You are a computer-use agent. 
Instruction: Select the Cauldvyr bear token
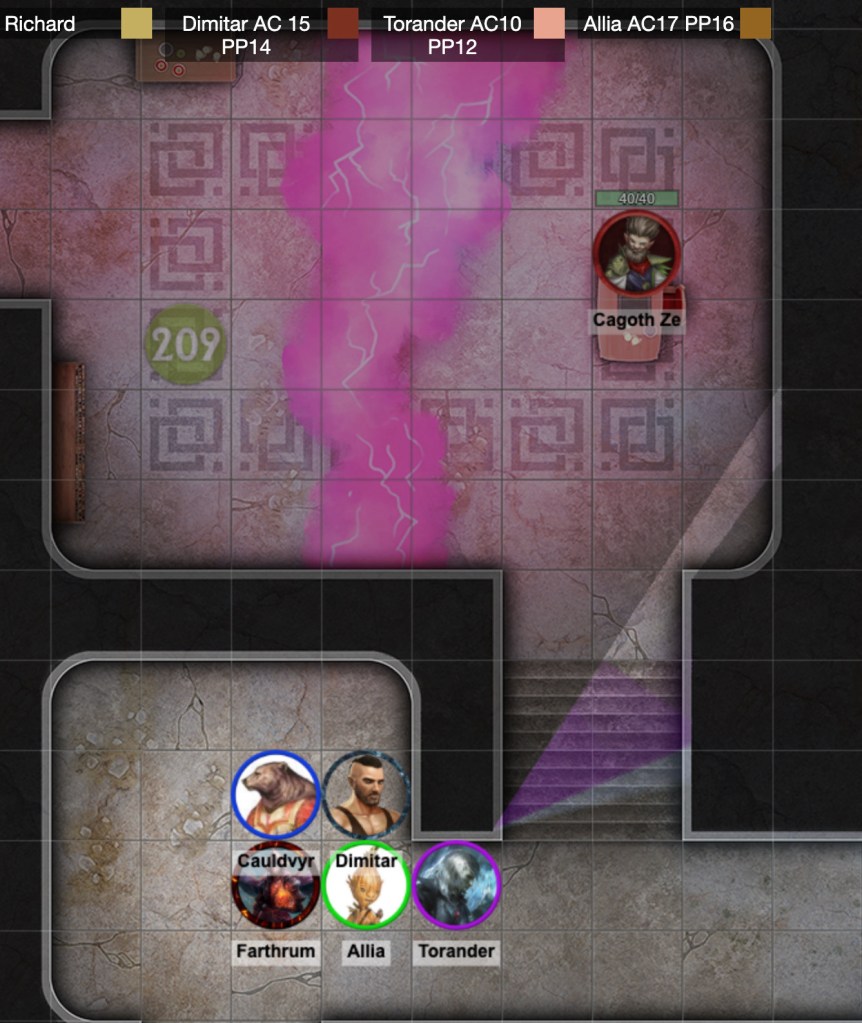coord(276,796)
